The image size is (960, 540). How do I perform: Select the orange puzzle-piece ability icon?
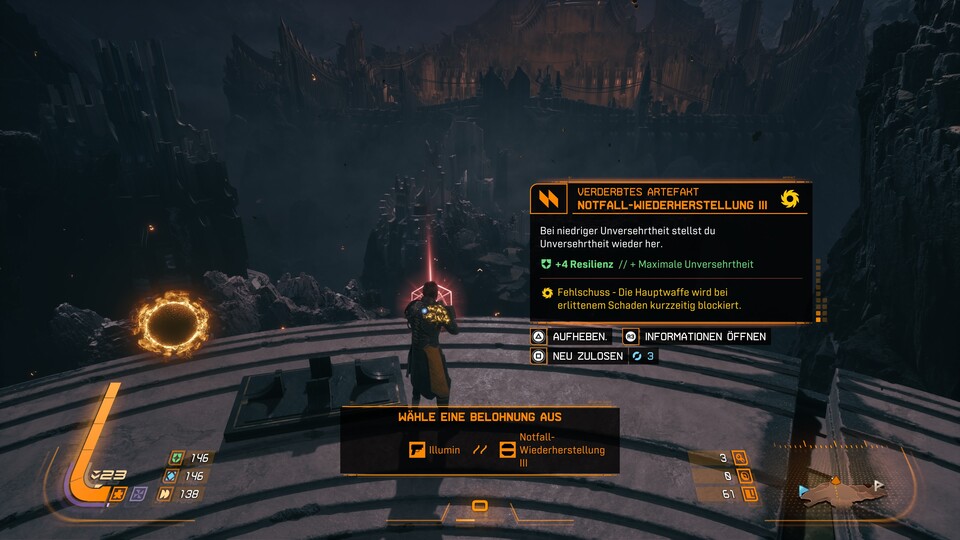[x=119, y=493]
